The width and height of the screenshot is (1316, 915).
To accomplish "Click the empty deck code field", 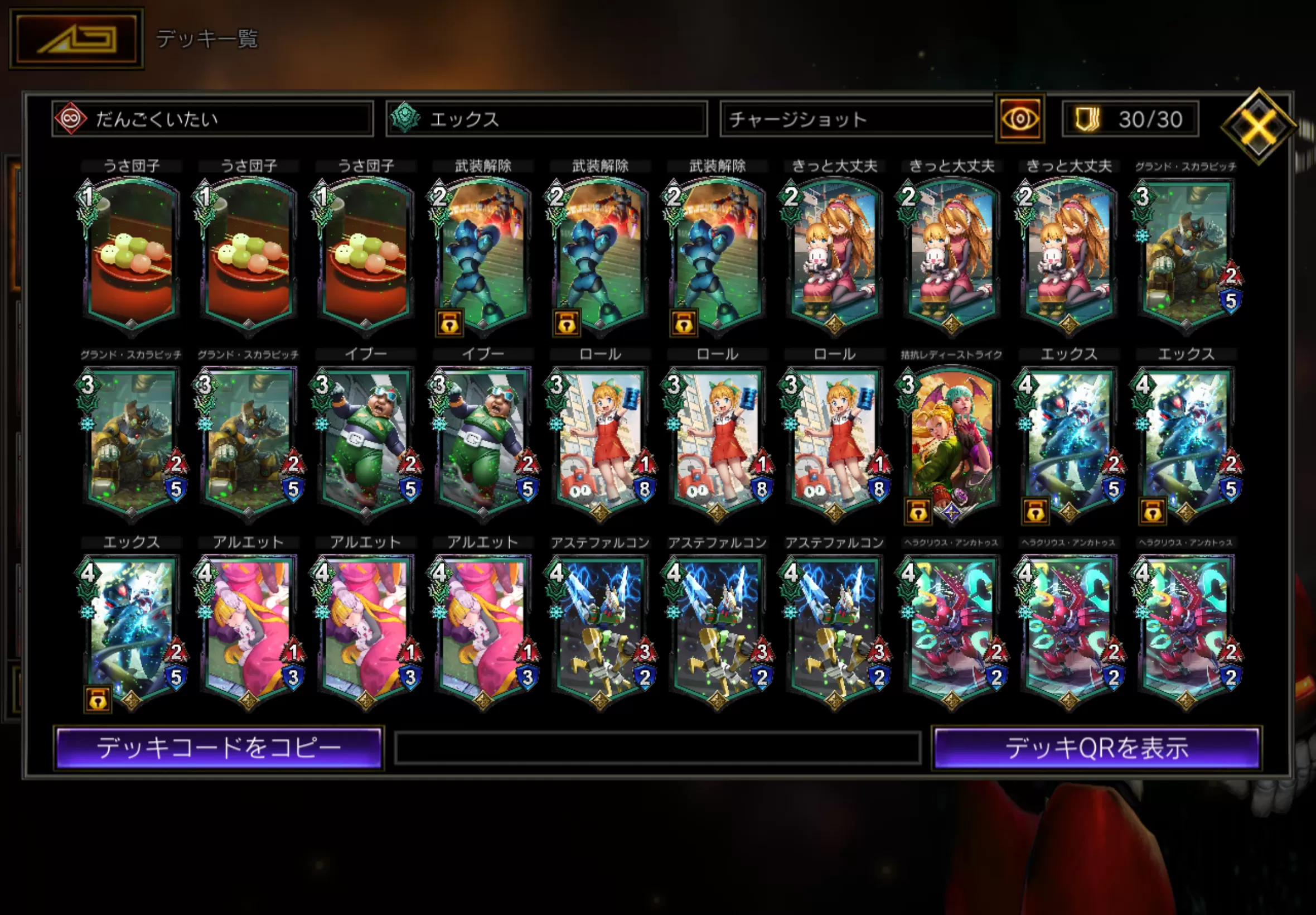I will click(x=657, y=748).
